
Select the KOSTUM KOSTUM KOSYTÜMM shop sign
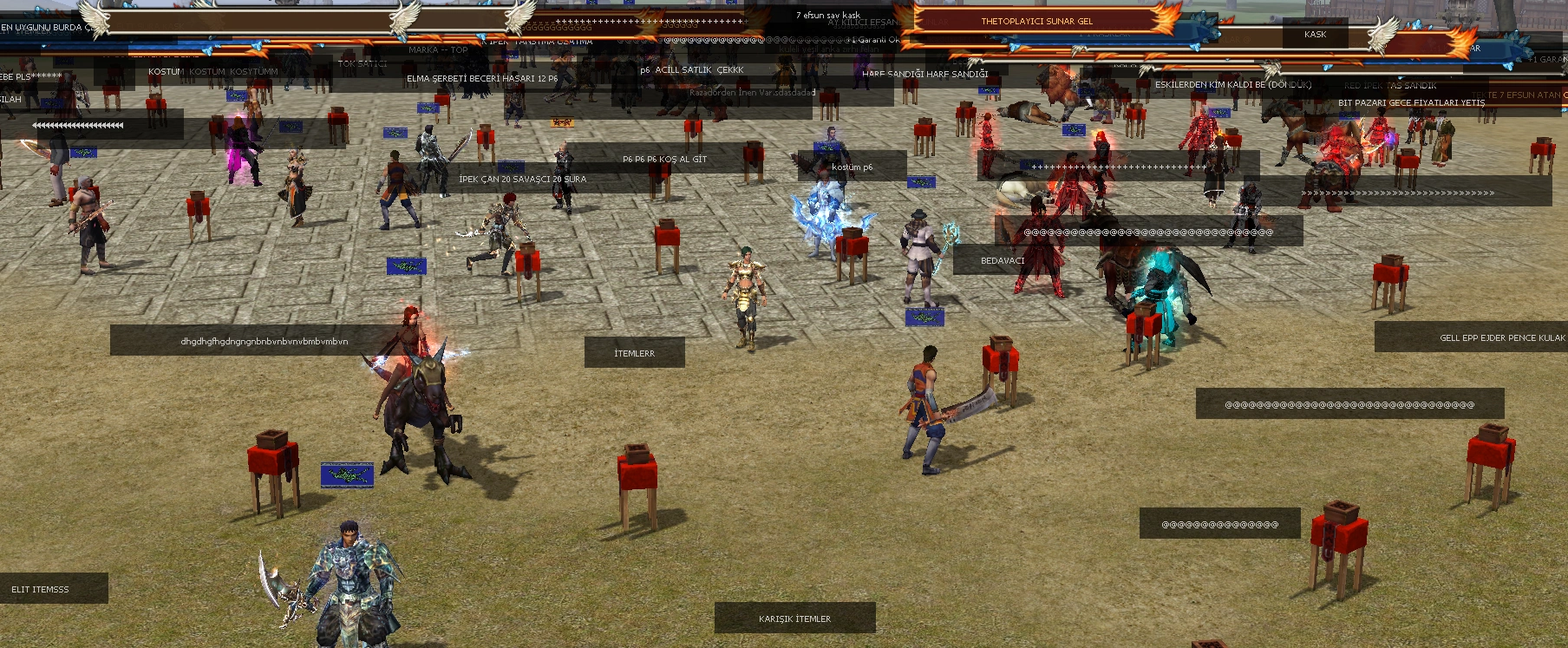coord(212,71)
